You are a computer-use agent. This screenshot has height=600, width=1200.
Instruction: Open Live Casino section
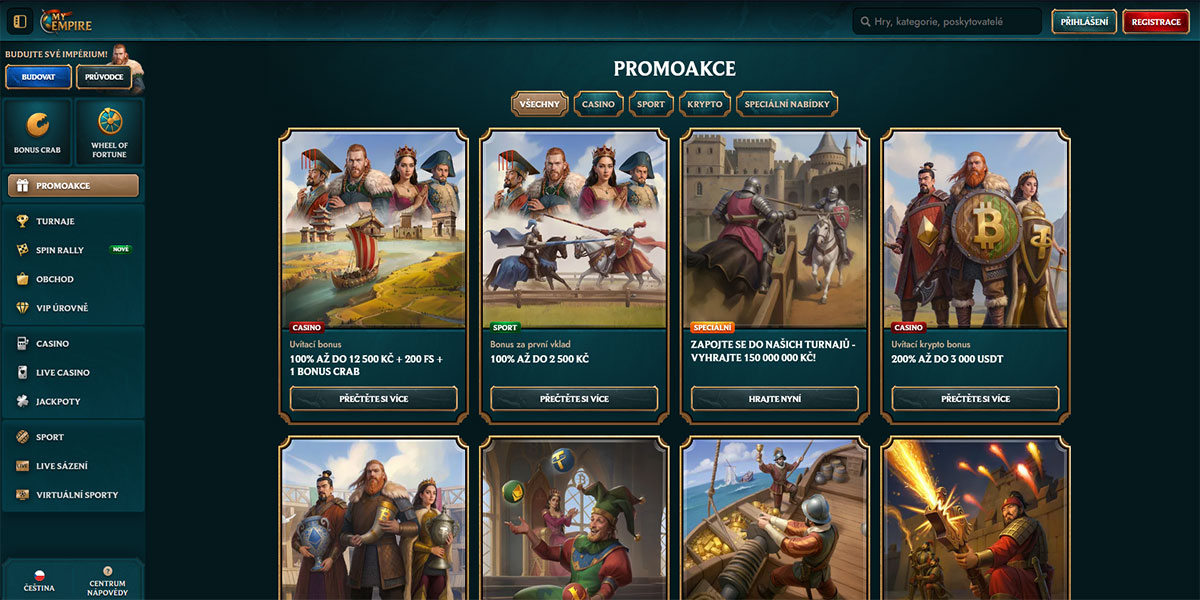click(63, 372)
